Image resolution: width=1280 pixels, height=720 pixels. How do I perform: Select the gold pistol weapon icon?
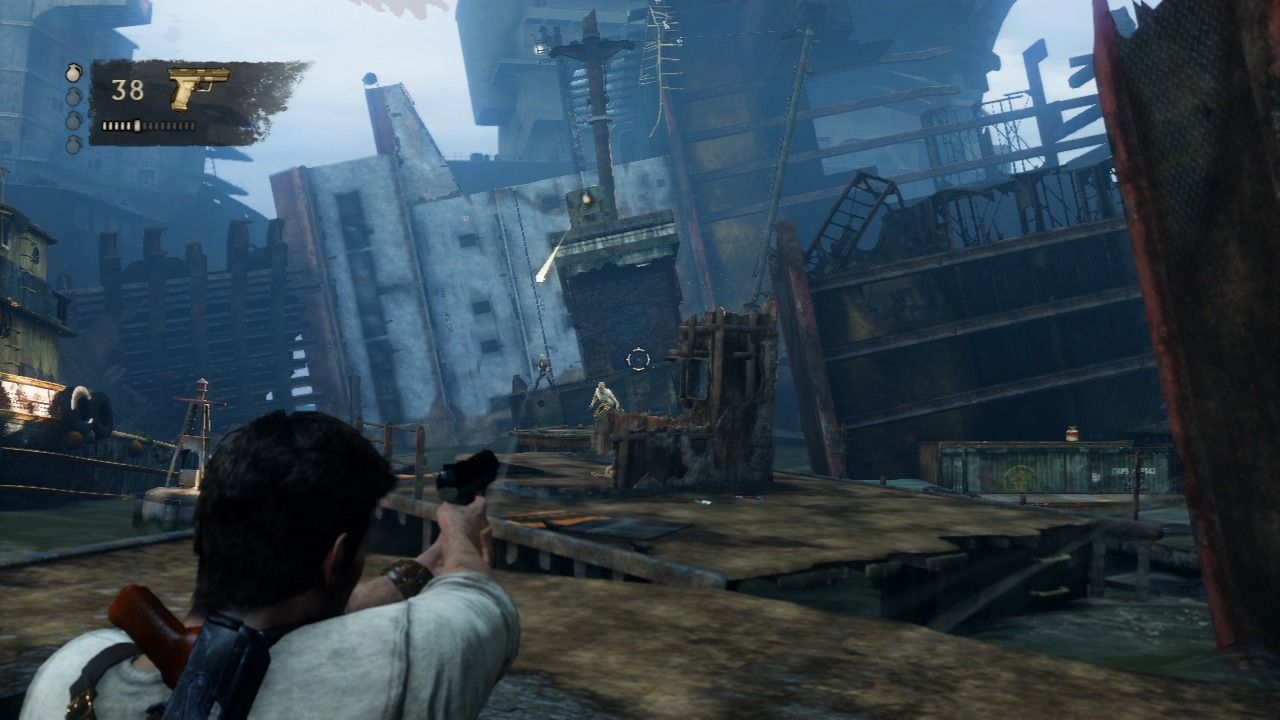pos(199,89)
